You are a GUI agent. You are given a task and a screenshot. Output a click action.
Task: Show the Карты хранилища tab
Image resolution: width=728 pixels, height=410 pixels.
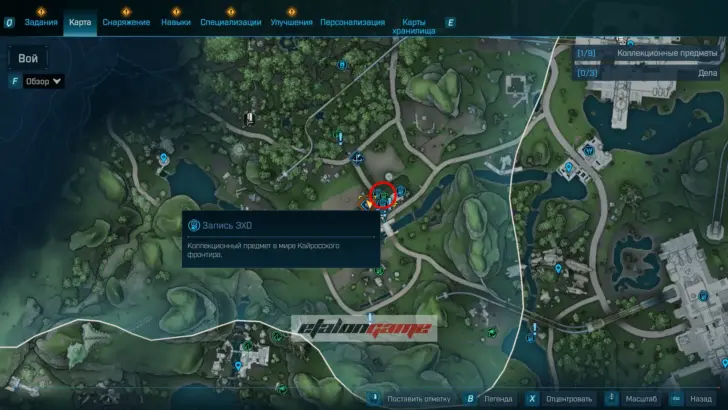click(x=420, y=26)
